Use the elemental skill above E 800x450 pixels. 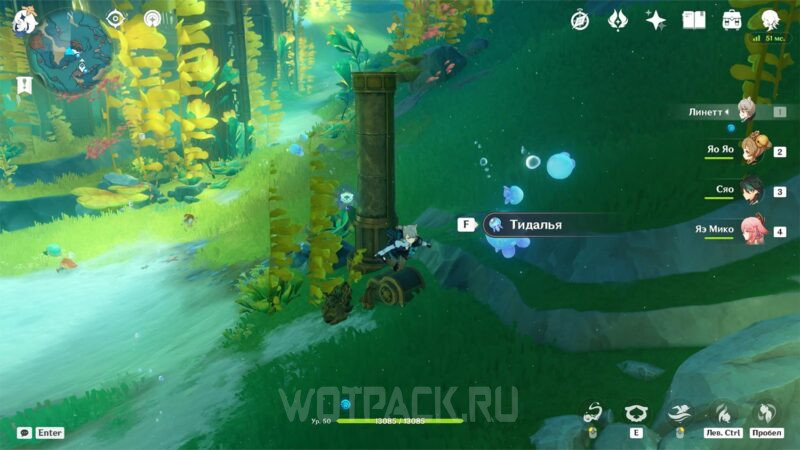coord(636,411)
